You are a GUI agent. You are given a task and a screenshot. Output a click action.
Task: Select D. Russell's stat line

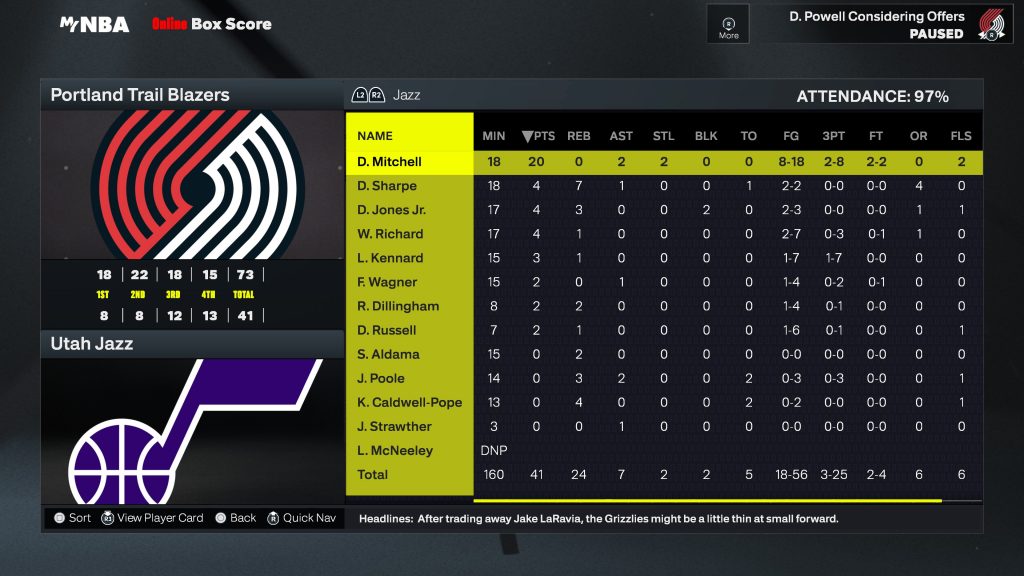pos(387,330)
